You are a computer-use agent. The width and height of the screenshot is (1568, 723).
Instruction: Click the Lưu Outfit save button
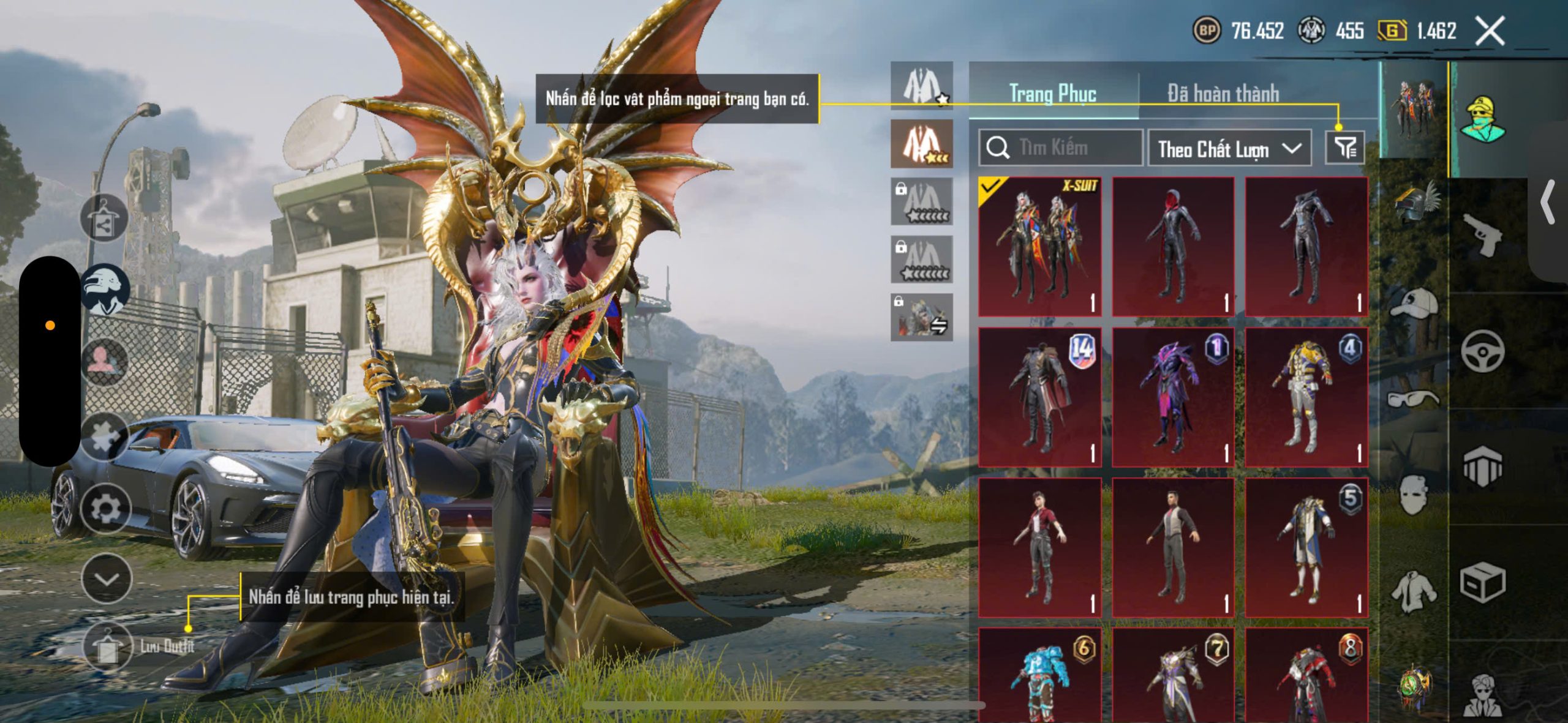[x=108, y=646]
